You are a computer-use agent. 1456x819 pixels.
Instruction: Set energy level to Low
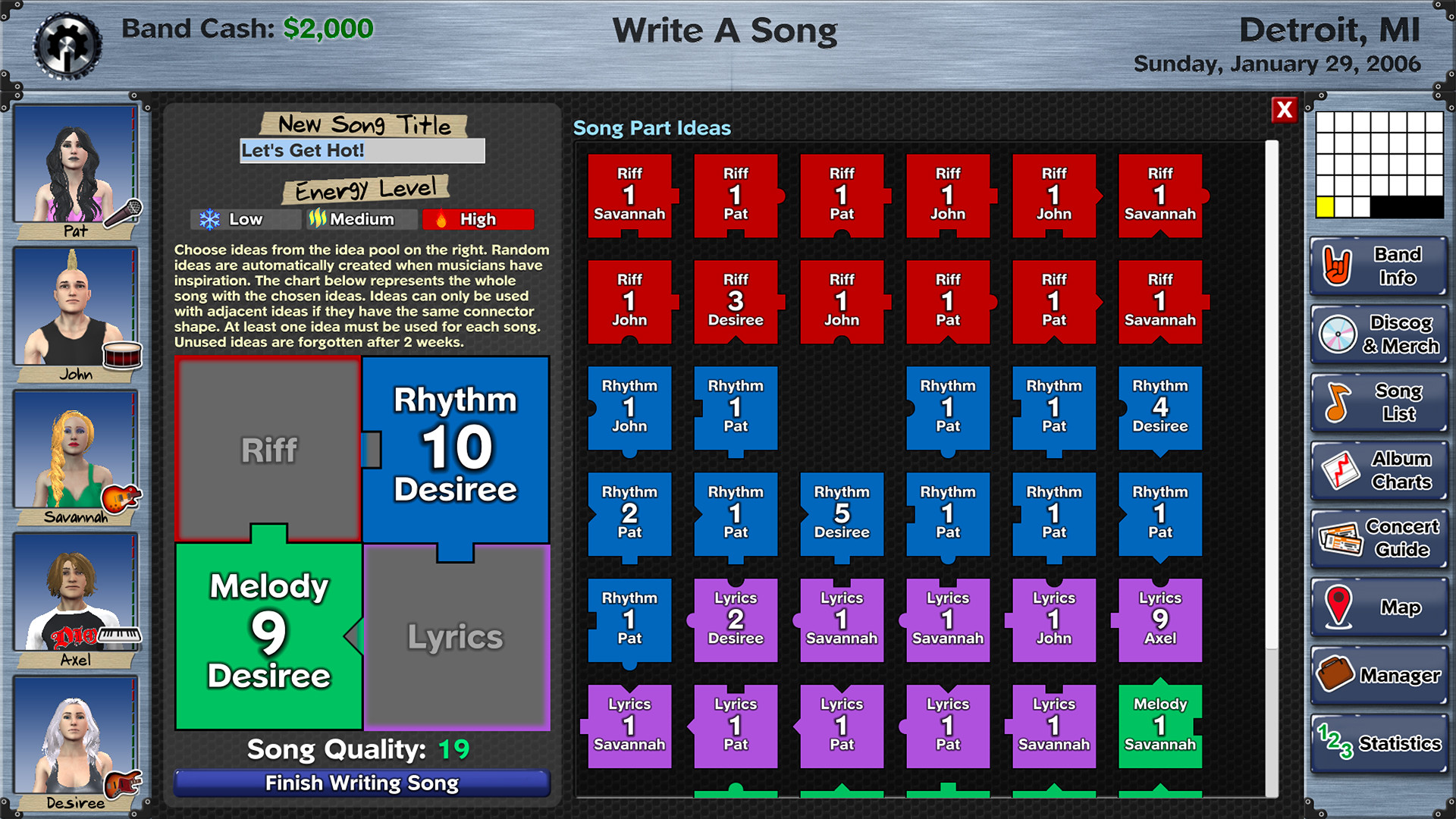tap(244, 219)
